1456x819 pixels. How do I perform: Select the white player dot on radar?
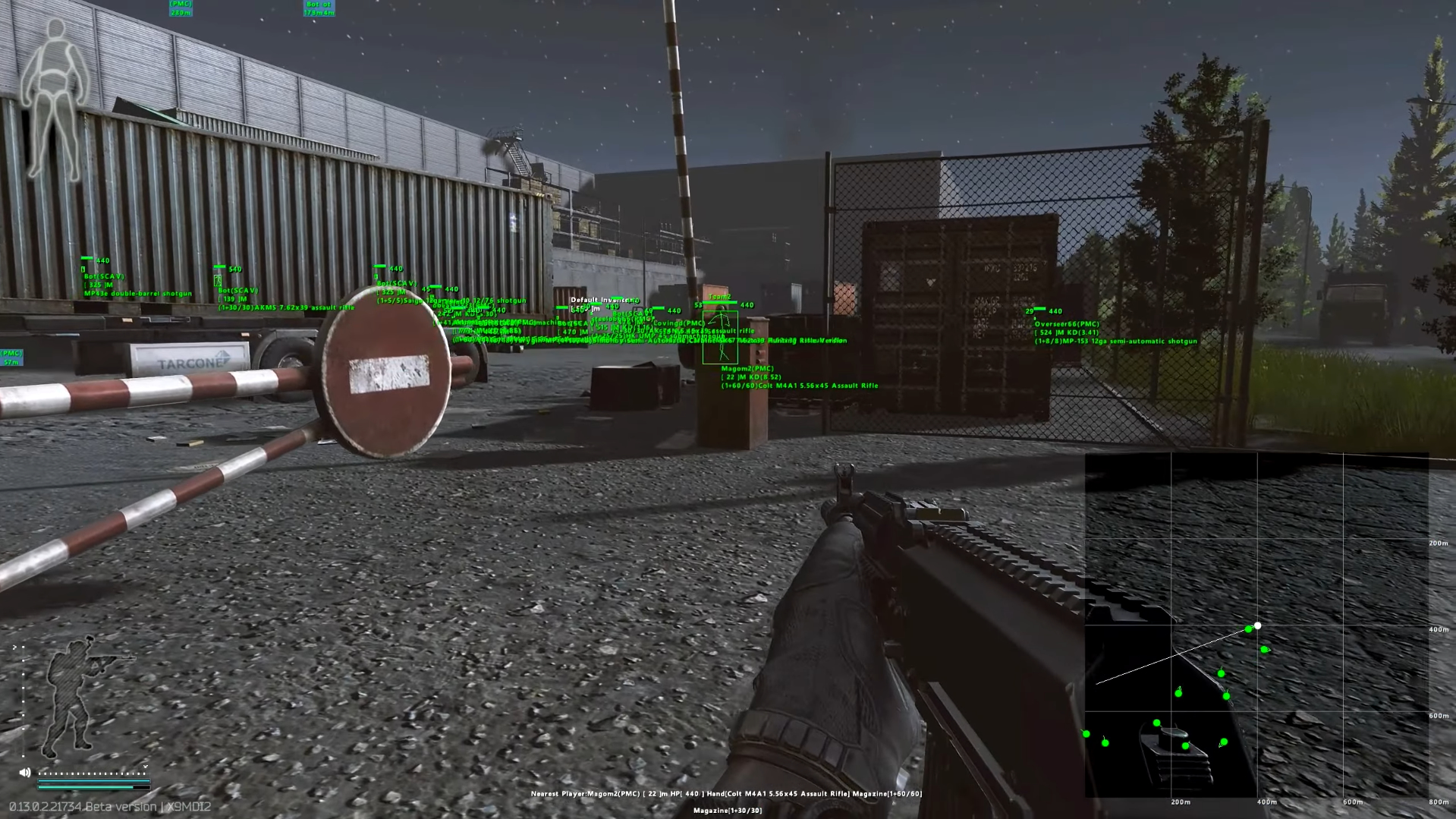(1257, 625)
